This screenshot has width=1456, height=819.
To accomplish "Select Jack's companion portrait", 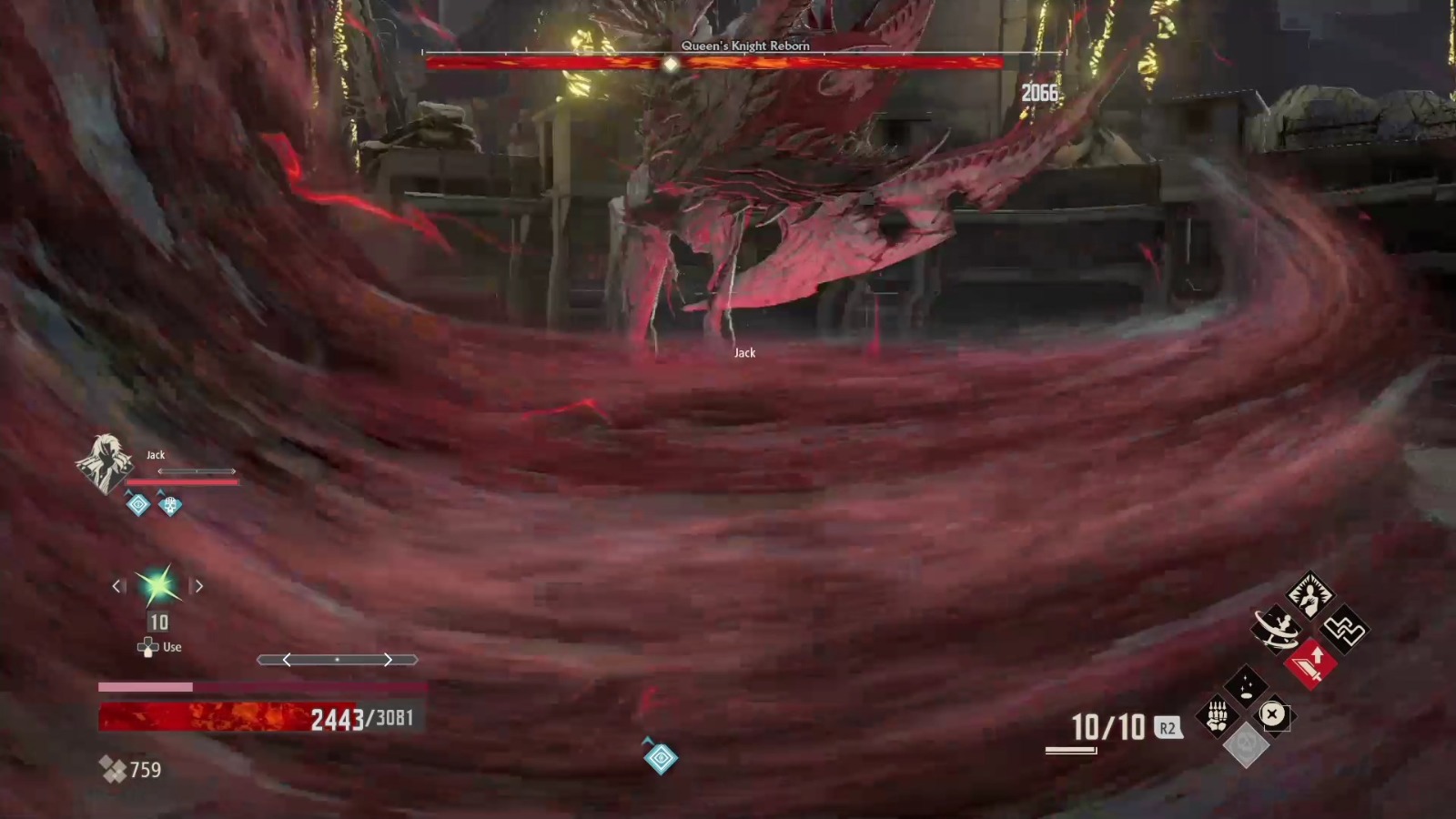I will point(106,463).
